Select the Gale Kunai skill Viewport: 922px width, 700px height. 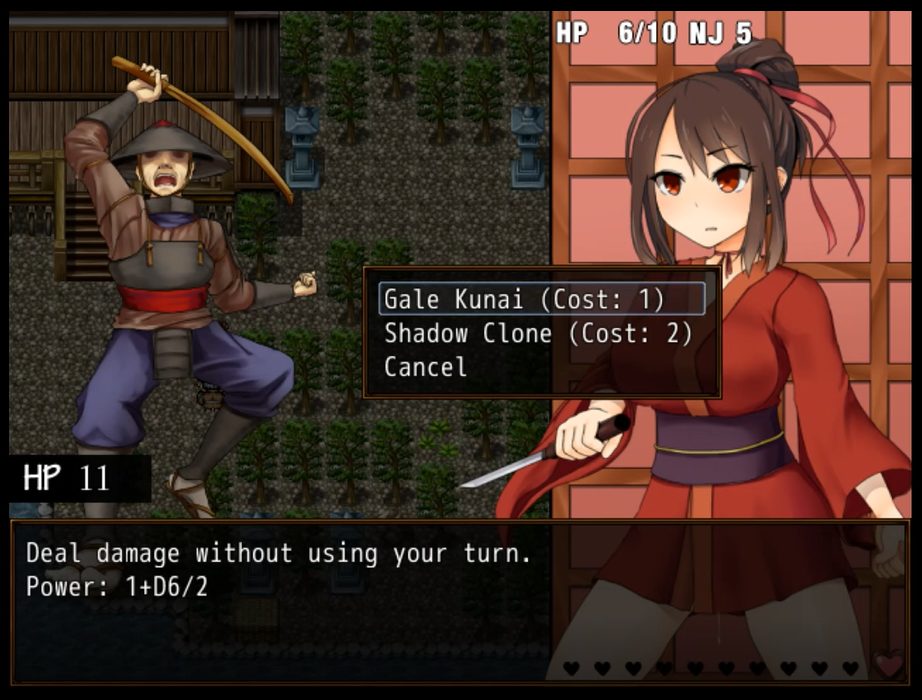[x=525, y=299]
